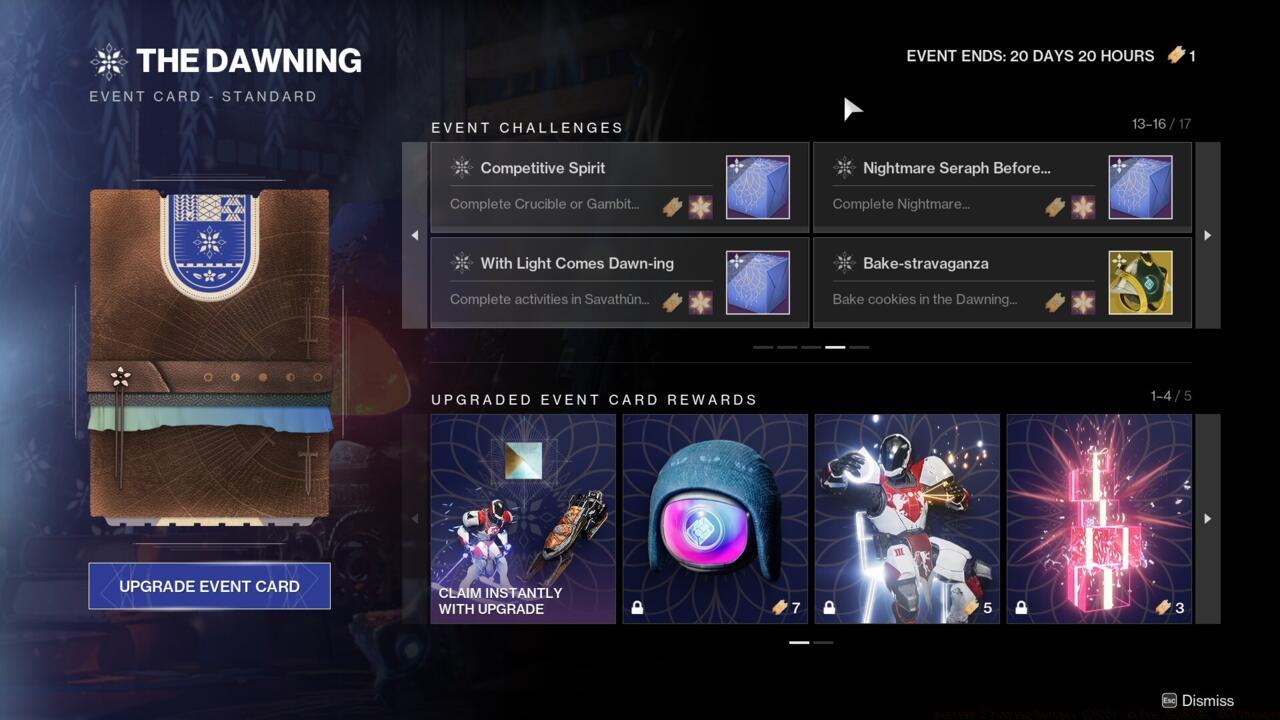Select the Nightmare Seraph Before challenge card
Viewport: 1280px width, 720px height.
(x=1002, y=186)
